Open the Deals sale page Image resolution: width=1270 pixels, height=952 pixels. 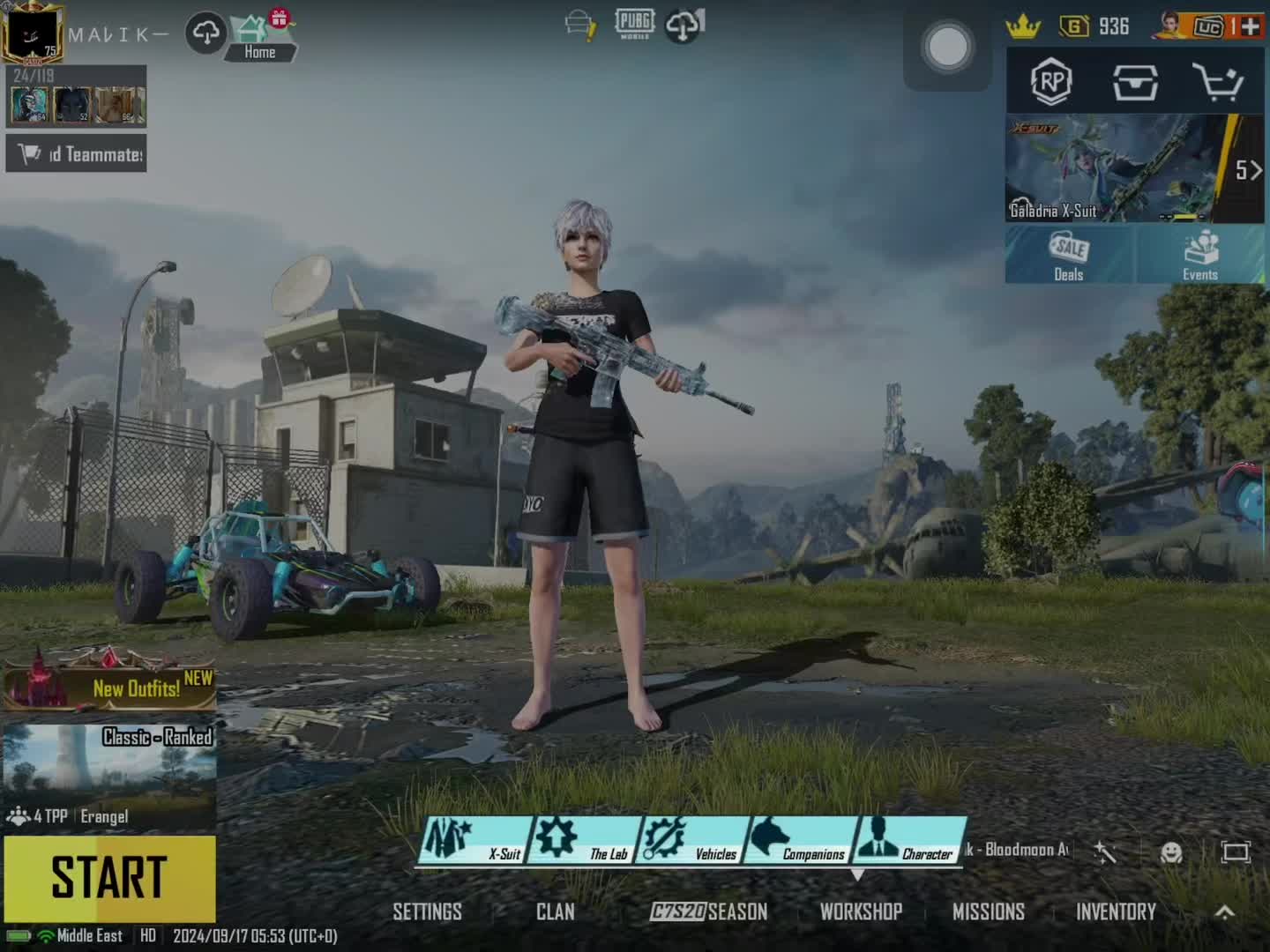click(1069, 256)
